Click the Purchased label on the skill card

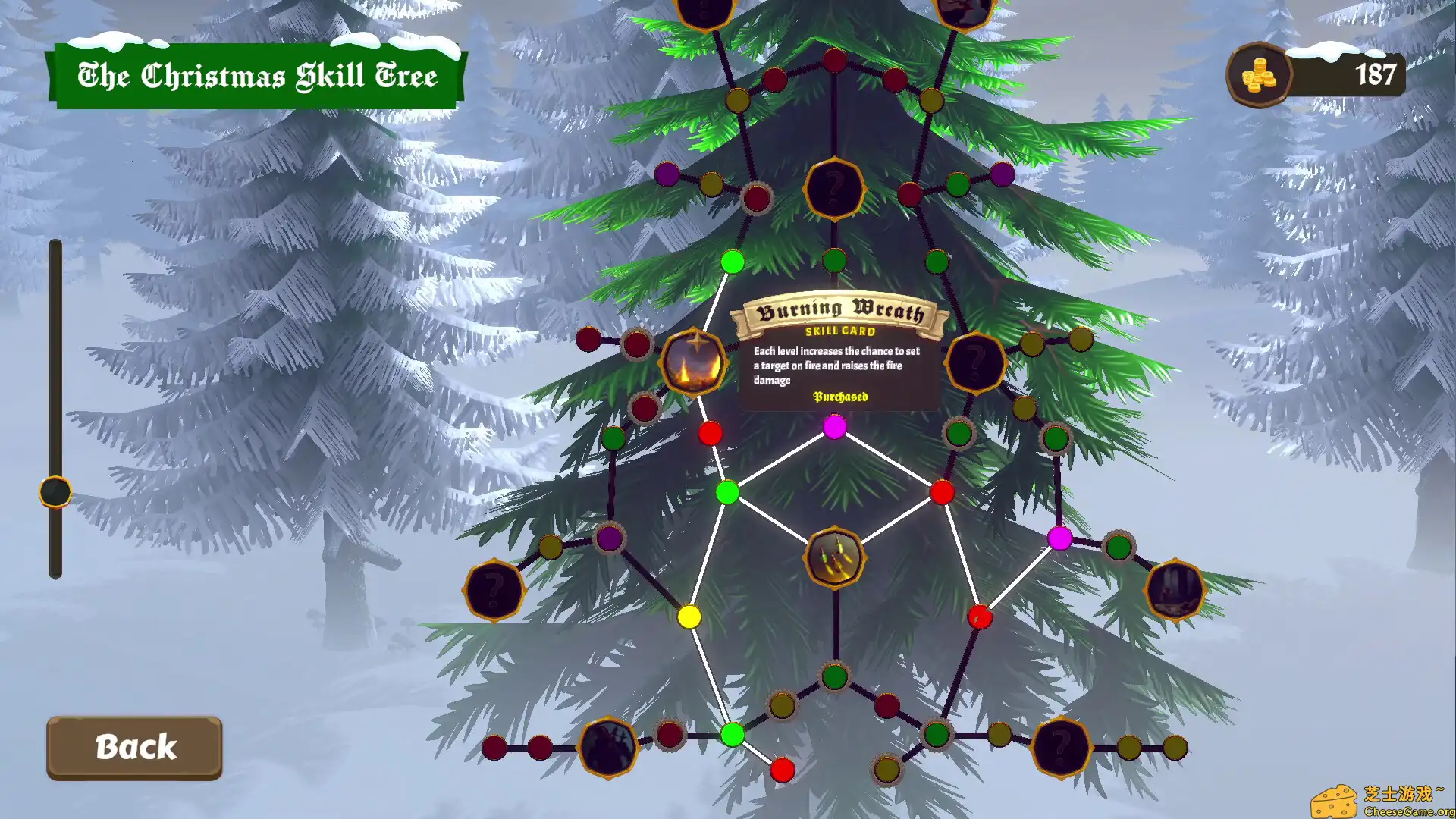click(x=839, y=397)
